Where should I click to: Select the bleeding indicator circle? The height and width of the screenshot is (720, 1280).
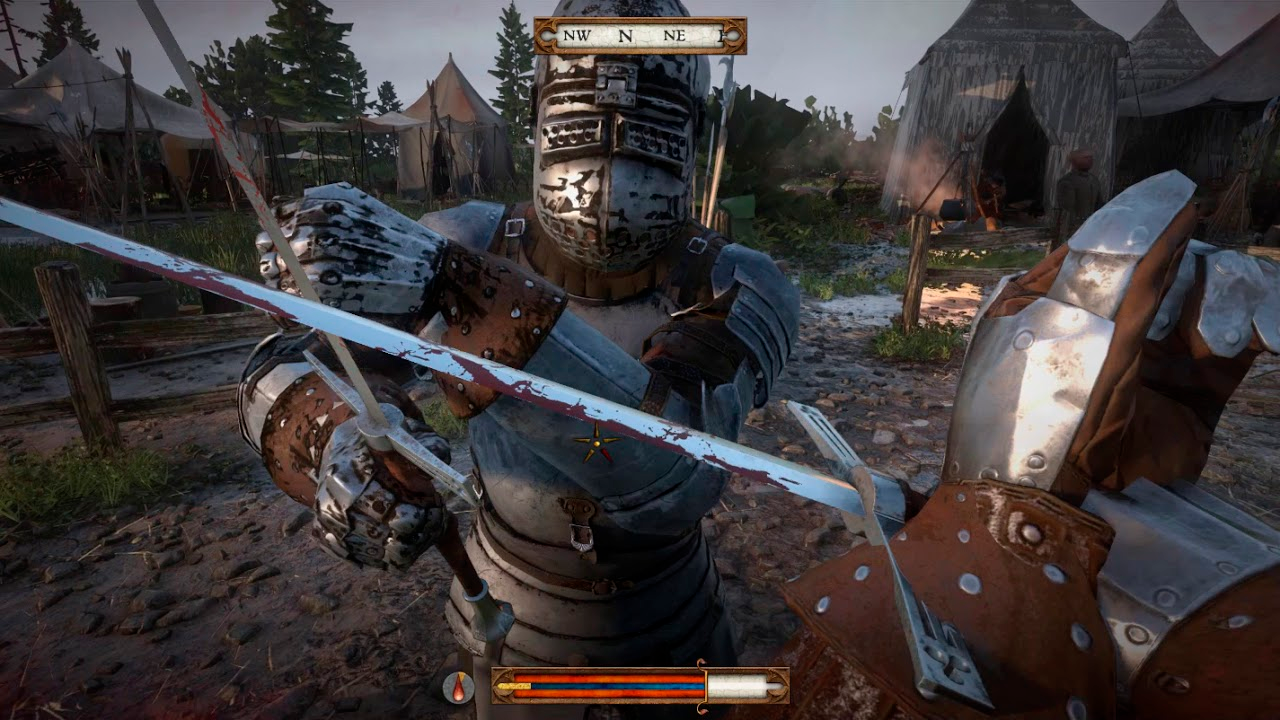click(x=456, y=687)
